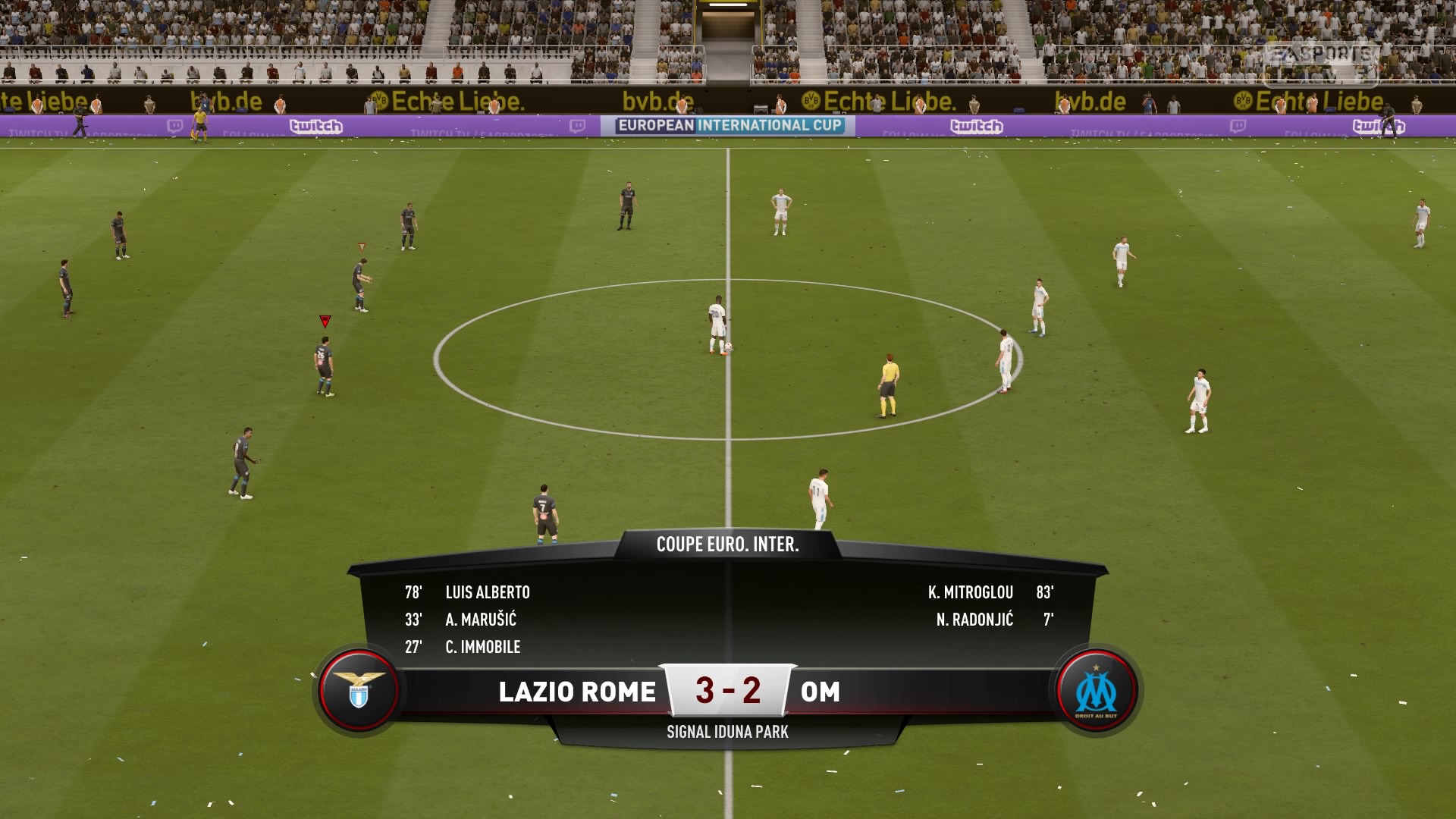The image size is (1456, 819).
Task: Click the red player indicator triangle
Action: point(325,321)
